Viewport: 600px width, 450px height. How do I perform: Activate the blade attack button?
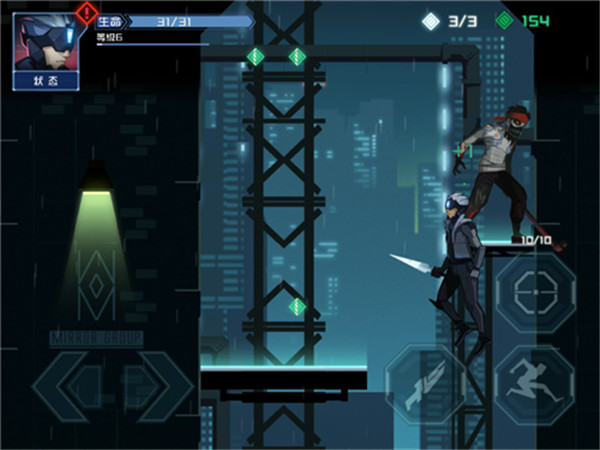pyautogui.click(x=425, y=383)
